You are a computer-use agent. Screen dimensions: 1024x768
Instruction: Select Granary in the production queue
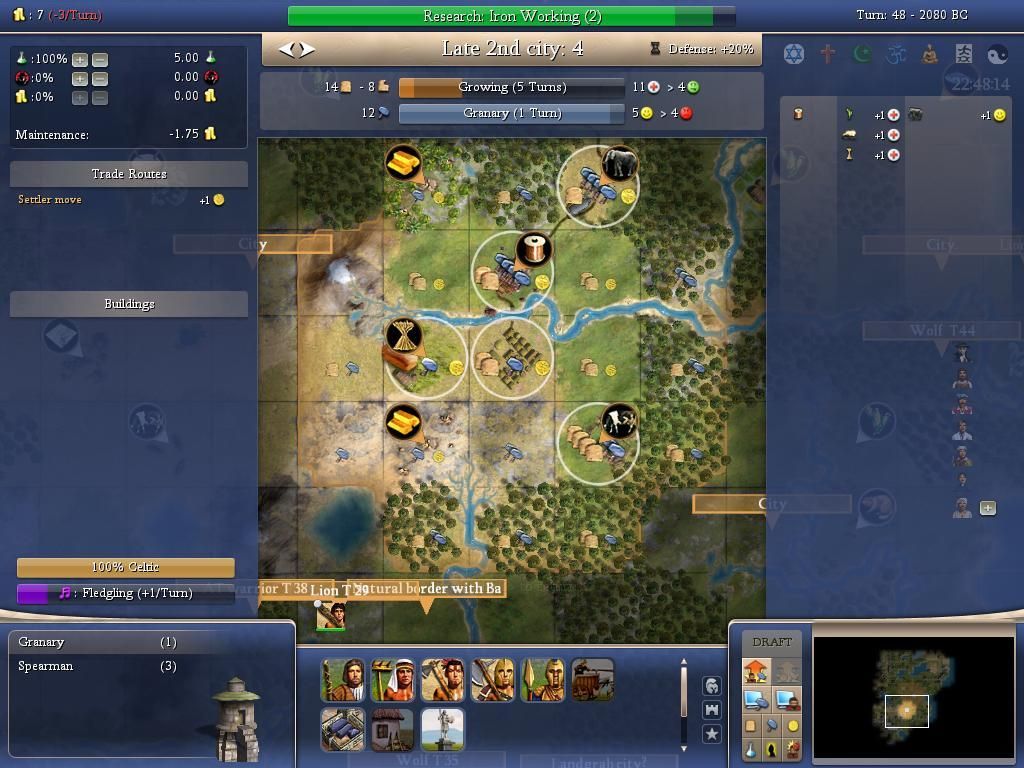pyautogui.click(x=42, y=642)
